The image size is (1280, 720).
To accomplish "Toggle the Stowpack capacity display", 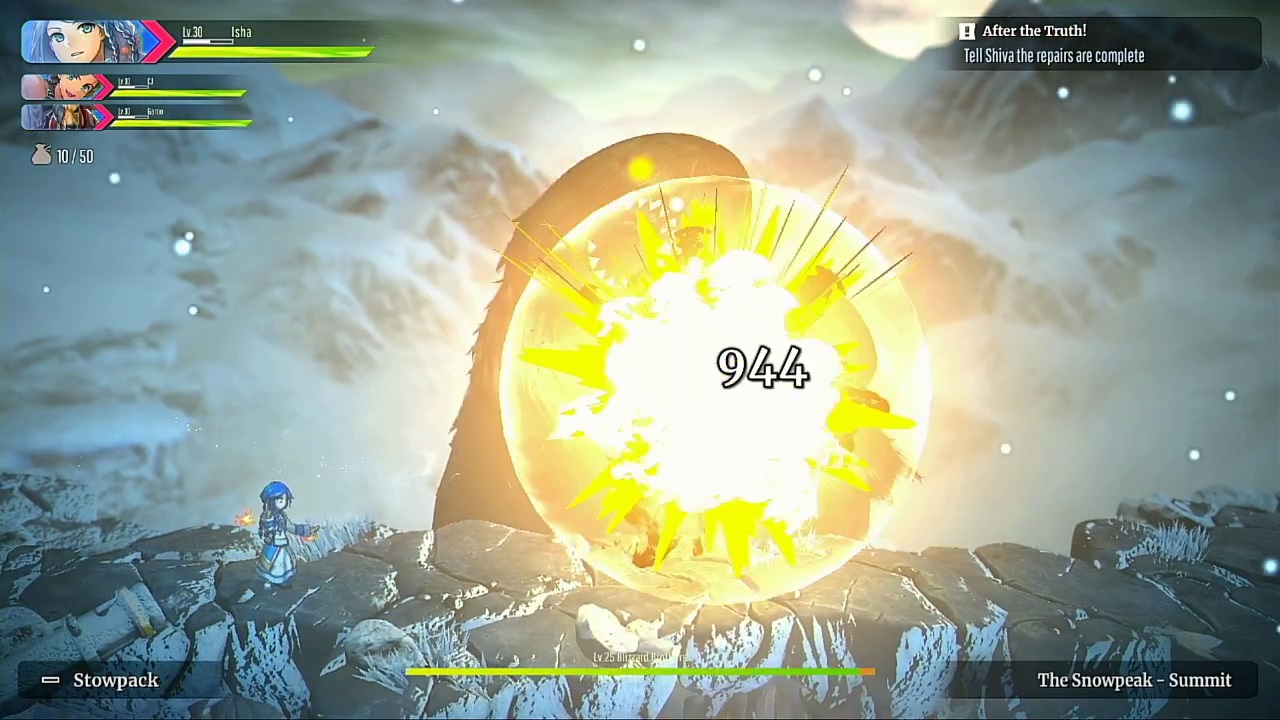I will [70, 156].
